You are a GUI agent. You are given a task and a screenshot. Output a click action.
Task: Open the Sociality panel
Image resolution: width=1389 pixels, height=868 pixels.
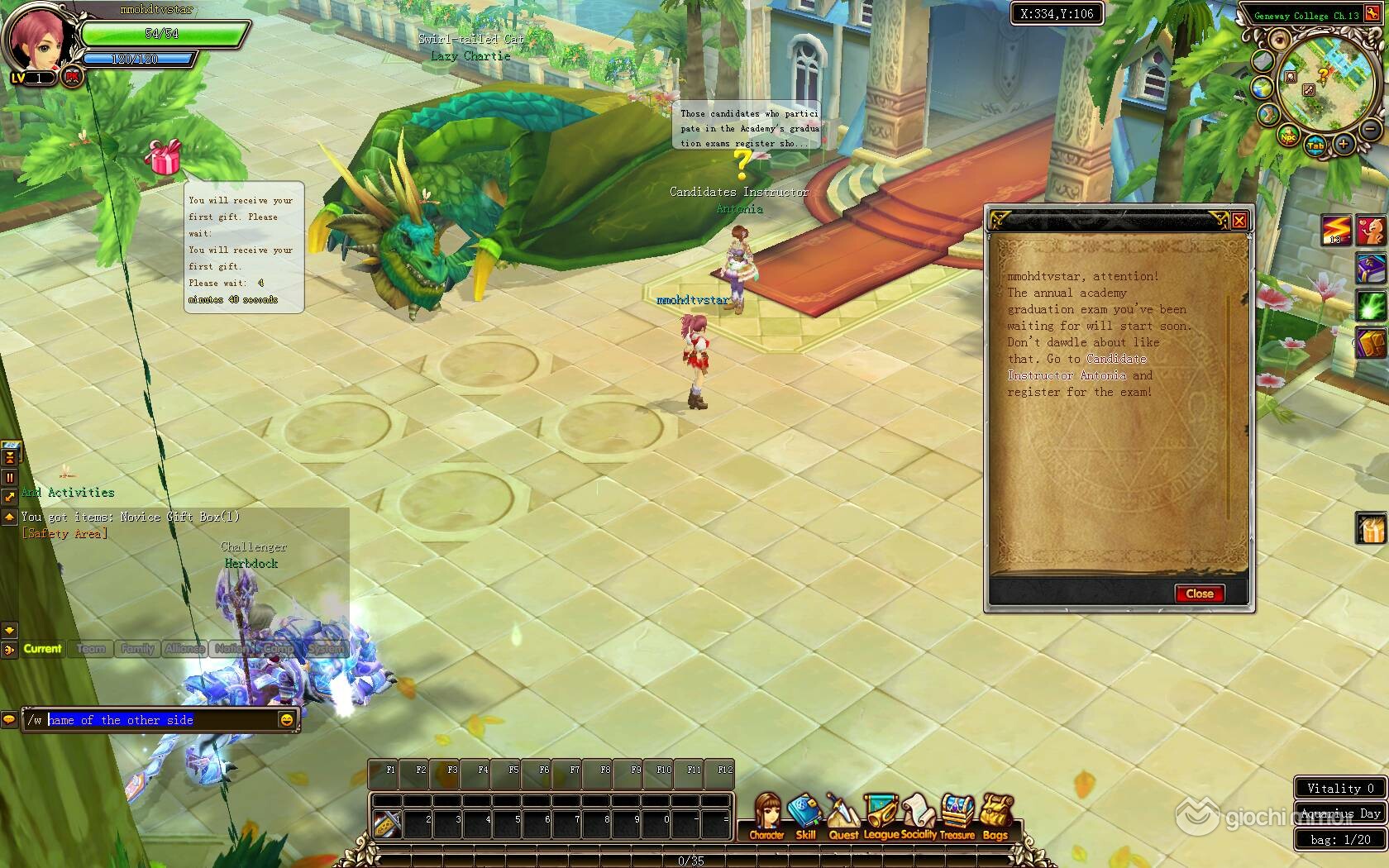coord(919,818)
